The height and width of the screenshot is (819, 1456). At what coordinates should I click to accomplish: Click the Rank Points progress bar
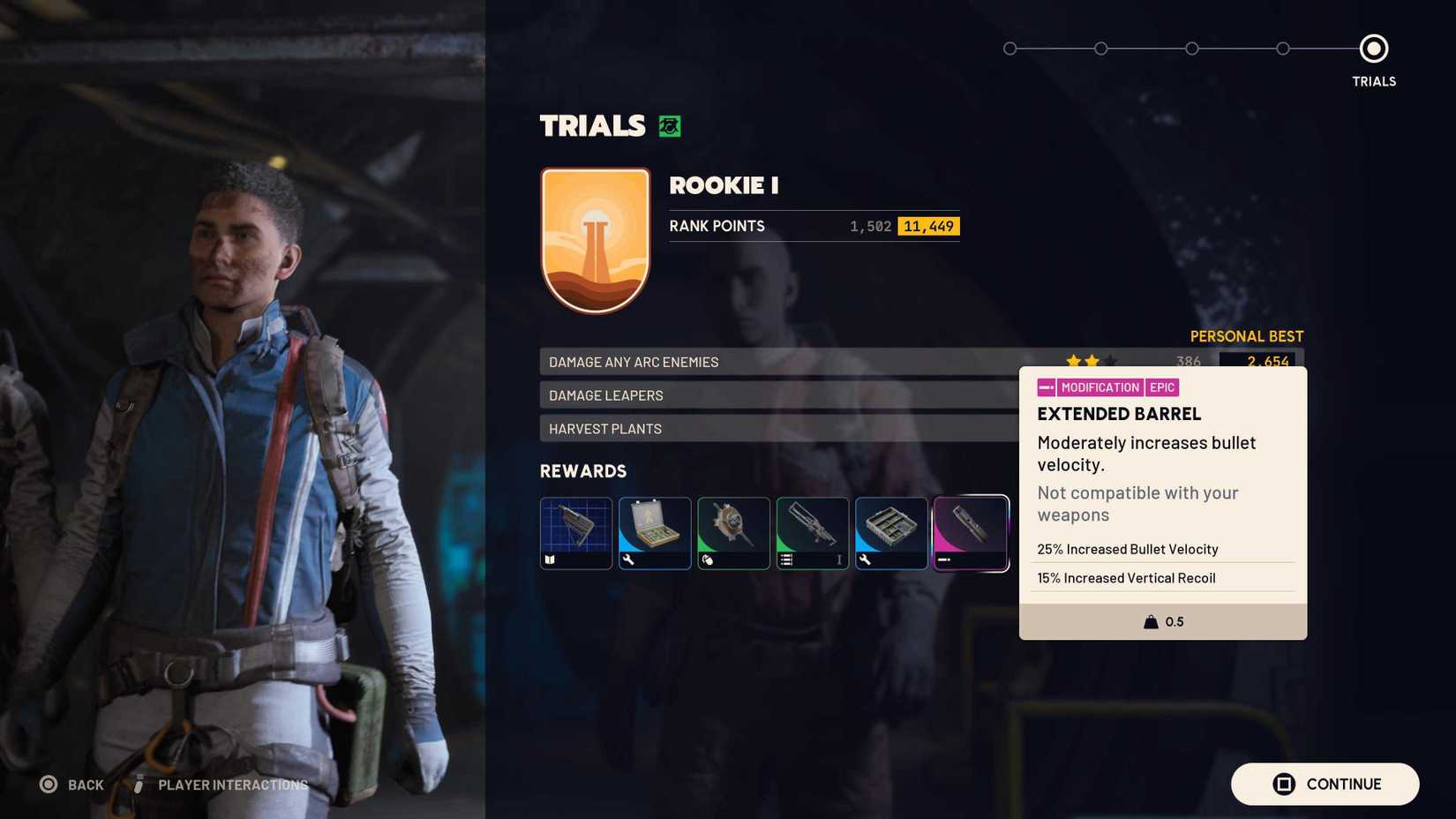pyautogui.click(x=812, y=226)
